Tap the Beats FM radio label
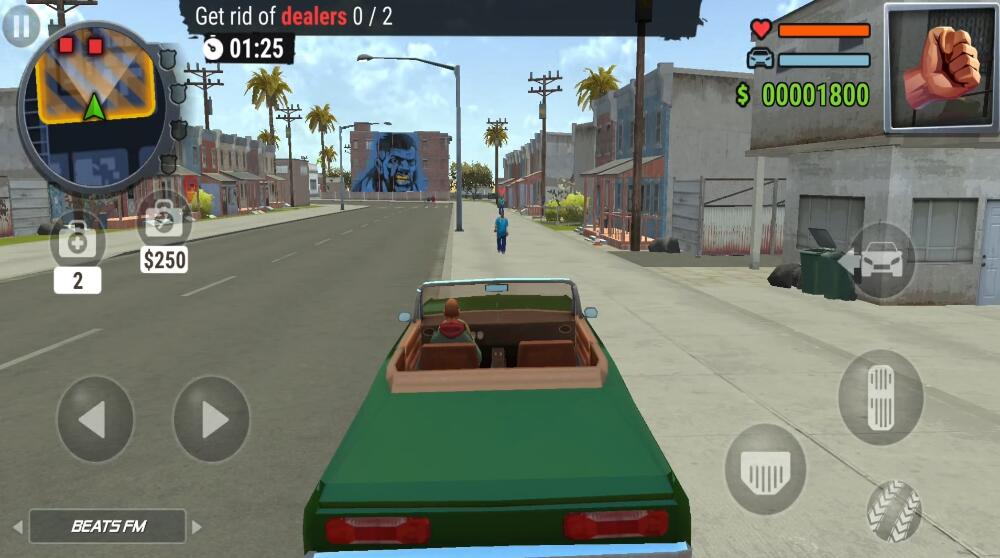 click(x=108, y=526)
